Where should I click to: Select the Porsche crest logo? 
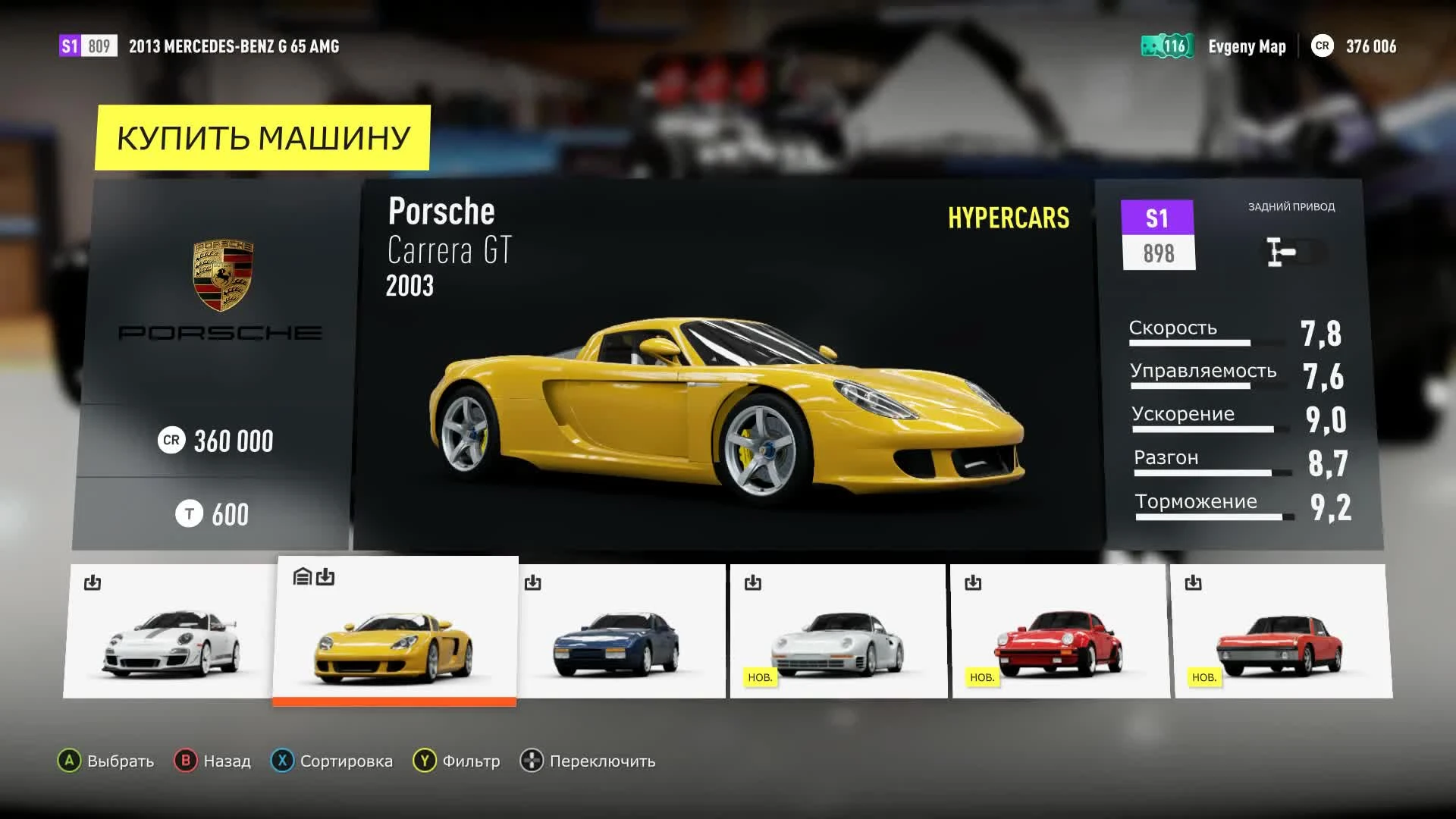222,273
